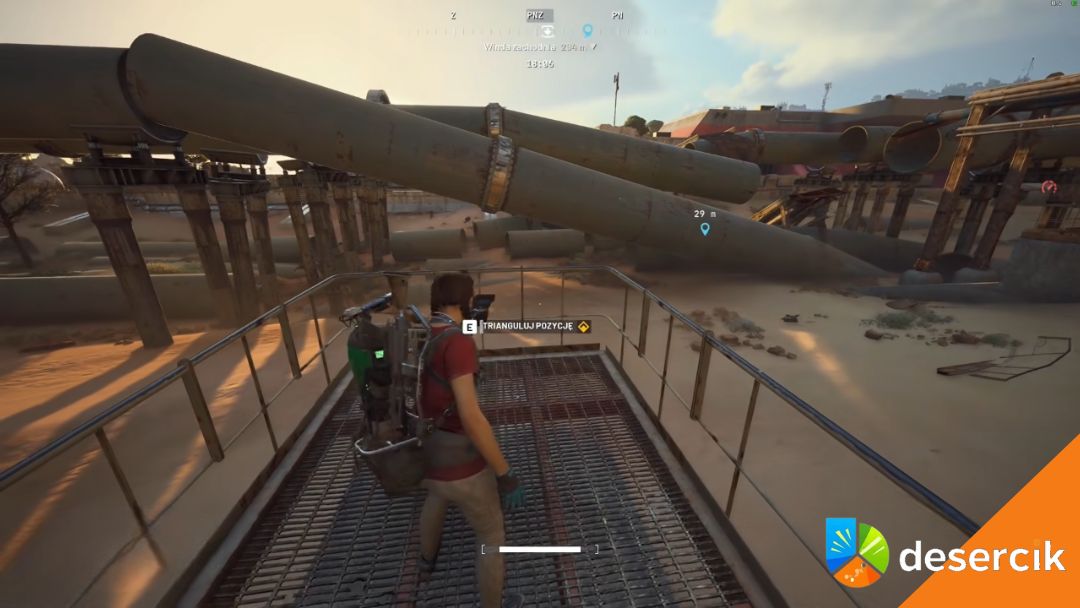Click the blue waypoint pin on the compass

[x=587, y=31]
